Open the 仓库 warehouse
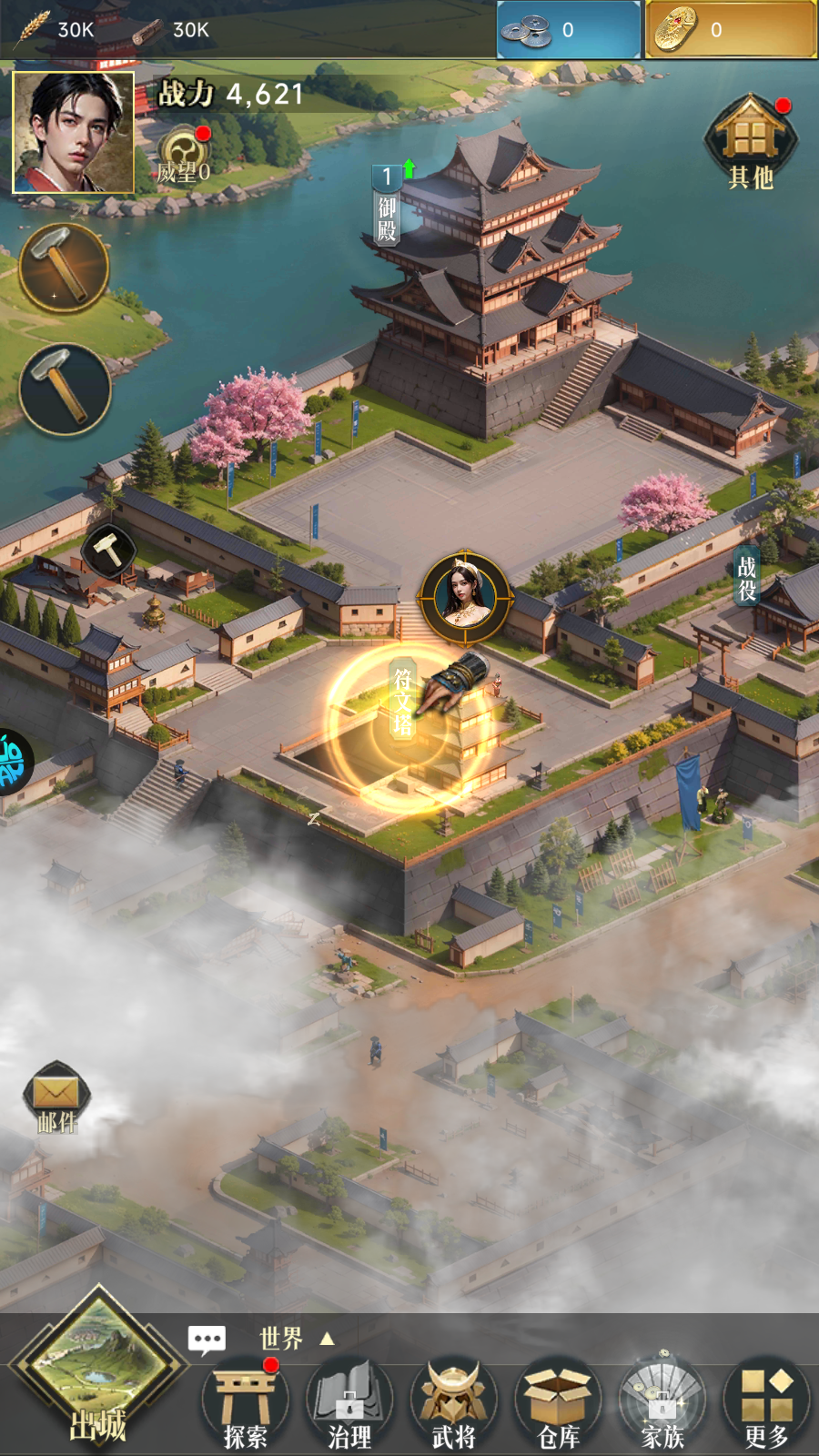 [558, 1406]
